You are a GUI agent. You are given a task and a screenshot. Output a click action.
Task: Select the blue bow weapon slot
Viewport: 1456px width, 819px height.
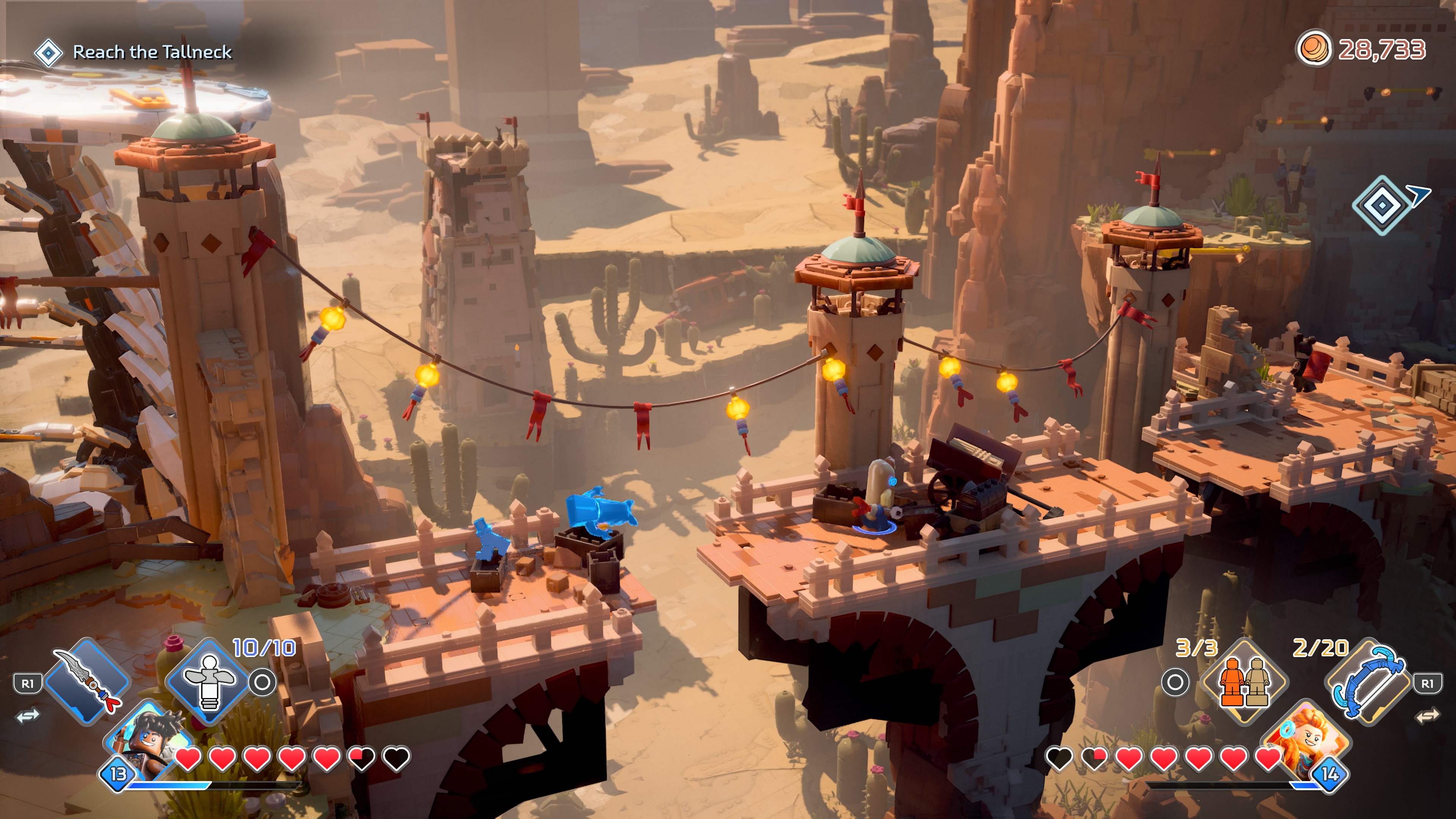1368,681
